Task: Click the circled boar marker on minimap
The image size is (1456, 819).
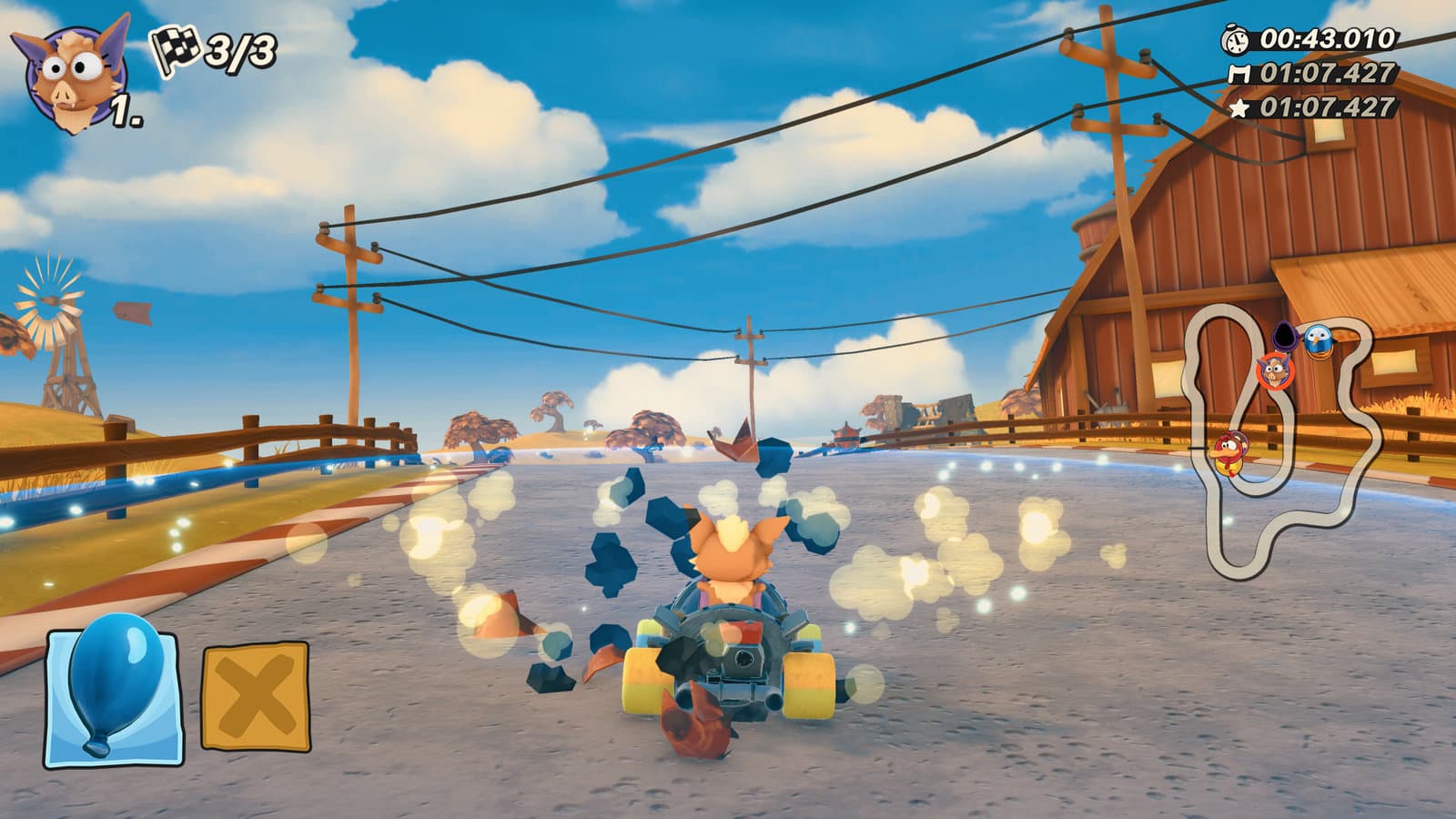Action: pyautogui.click(x=1275, y=369)
